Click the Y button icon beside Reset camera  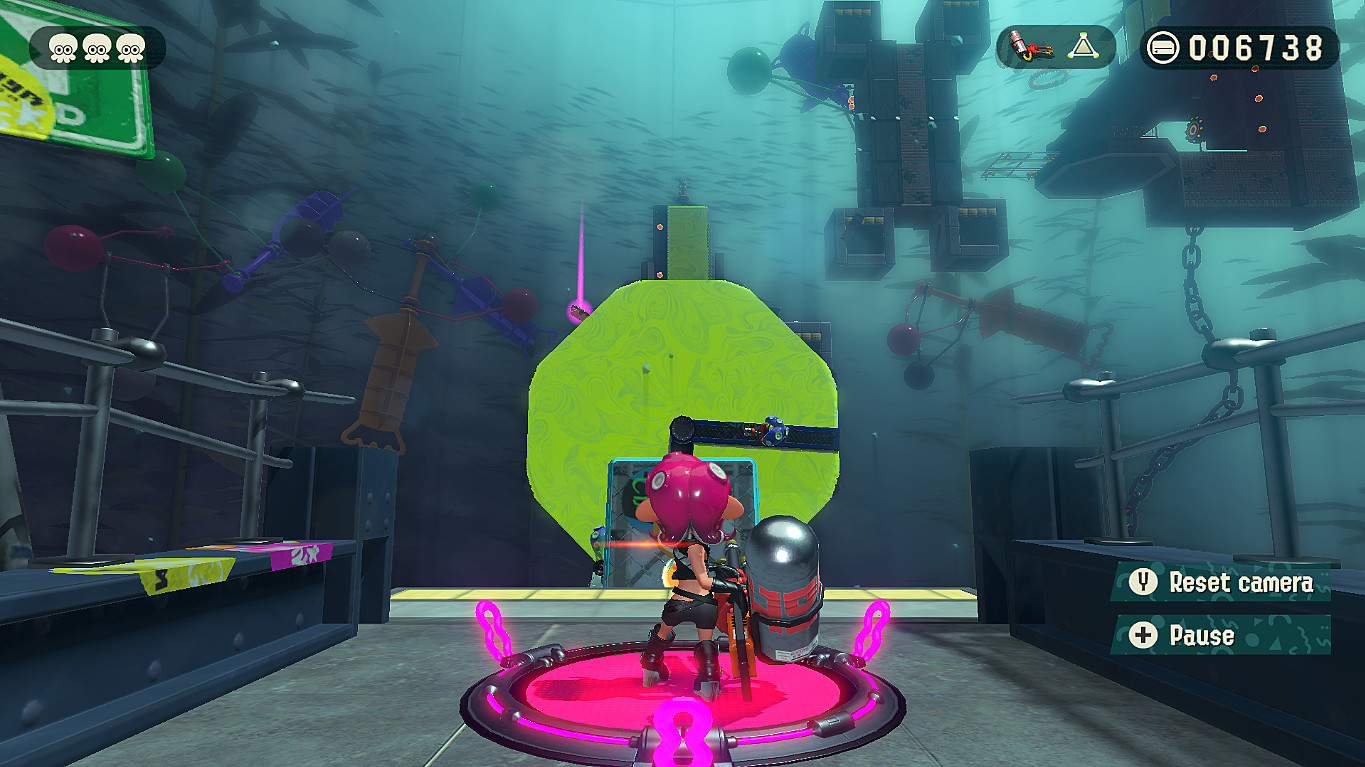[x=1141, y=583]
